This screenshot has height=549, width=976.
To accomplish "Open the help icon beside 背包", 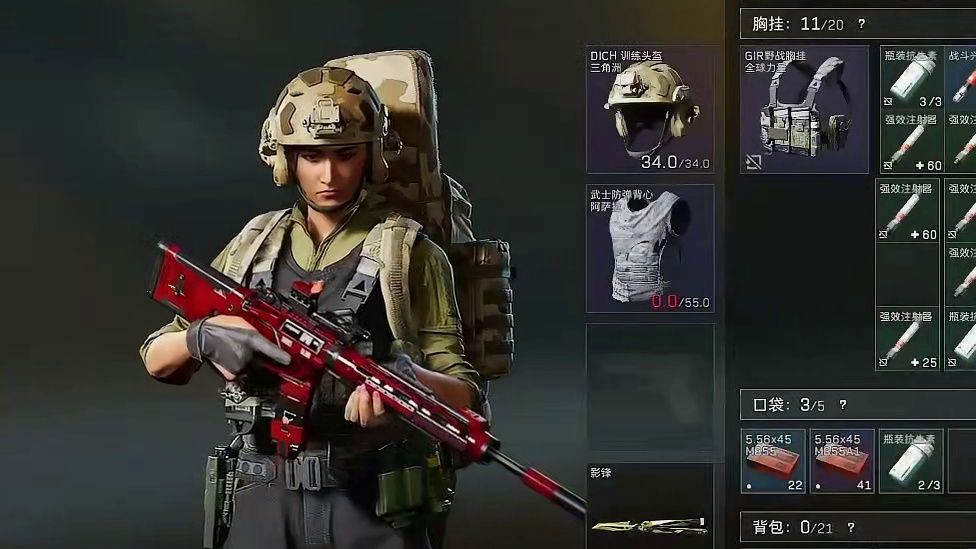I will [851, 527].
